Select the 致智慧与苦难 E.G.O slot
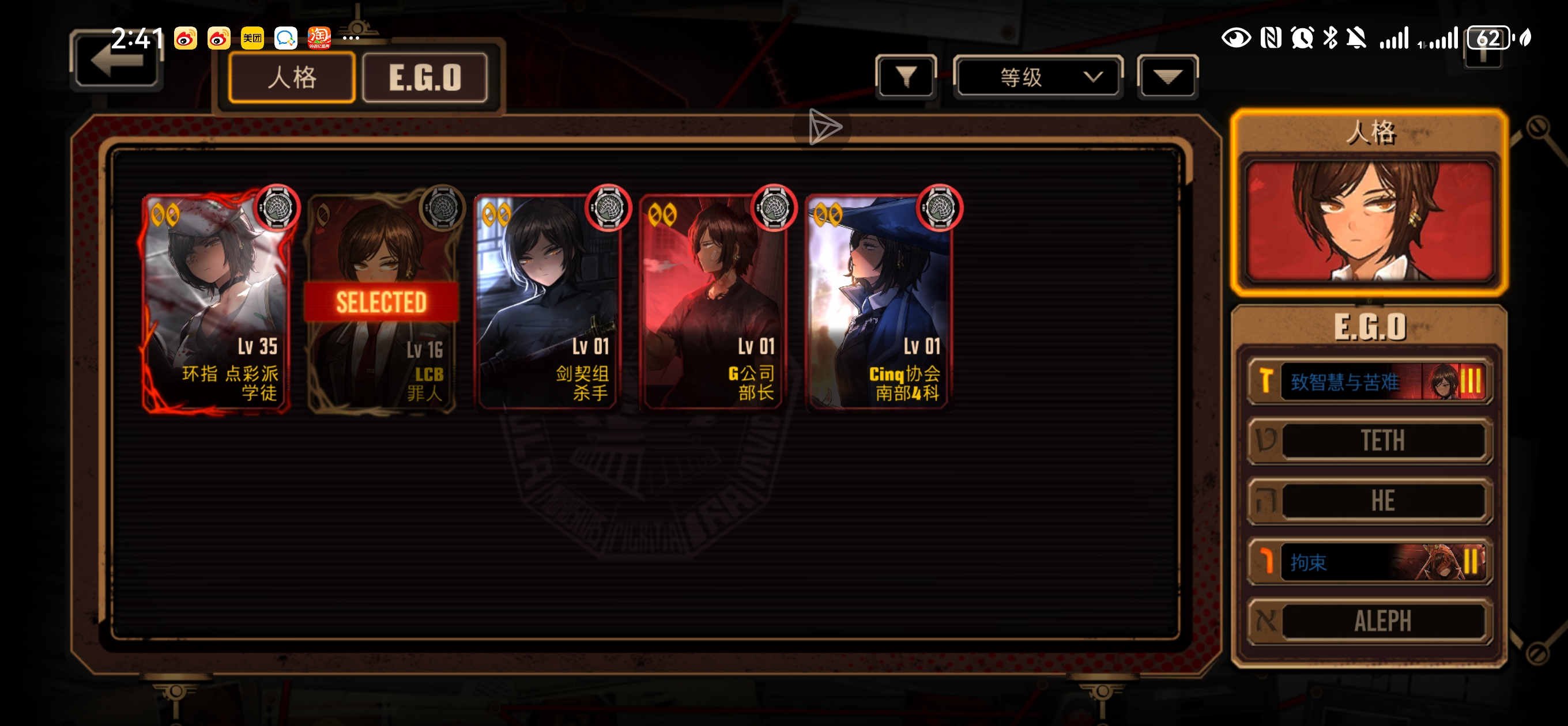Image resolution: width=1568 pixels, height=726 pixels. click(1369, 381)
